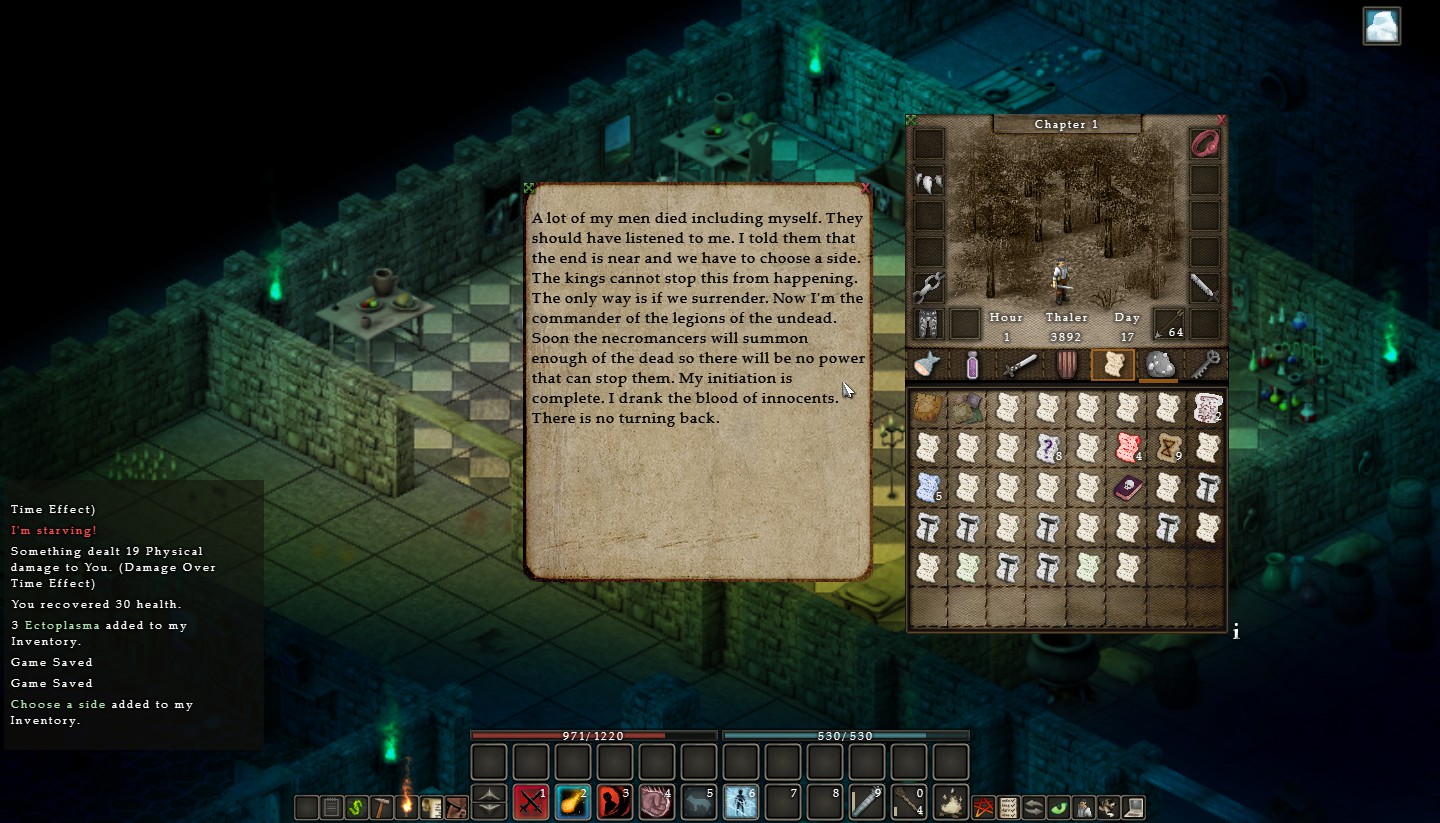Select the equipped leg armor slot
Image resolution: width=1440 pixels, height=823 pixels.
pyautogui.click(x=927, y=322)
